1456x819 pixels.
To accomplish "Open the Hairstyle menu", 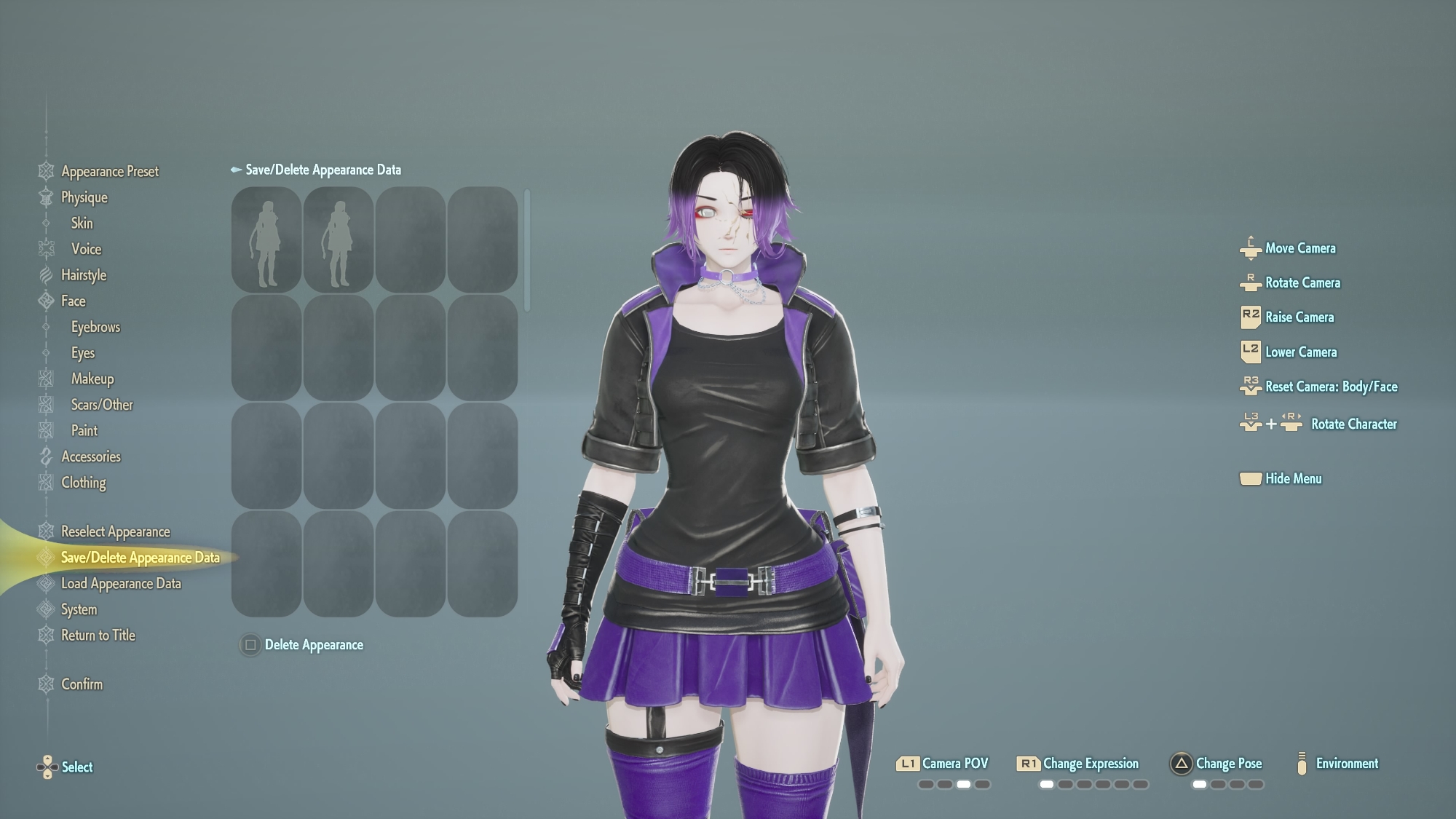I will click(x=83, y=275).
